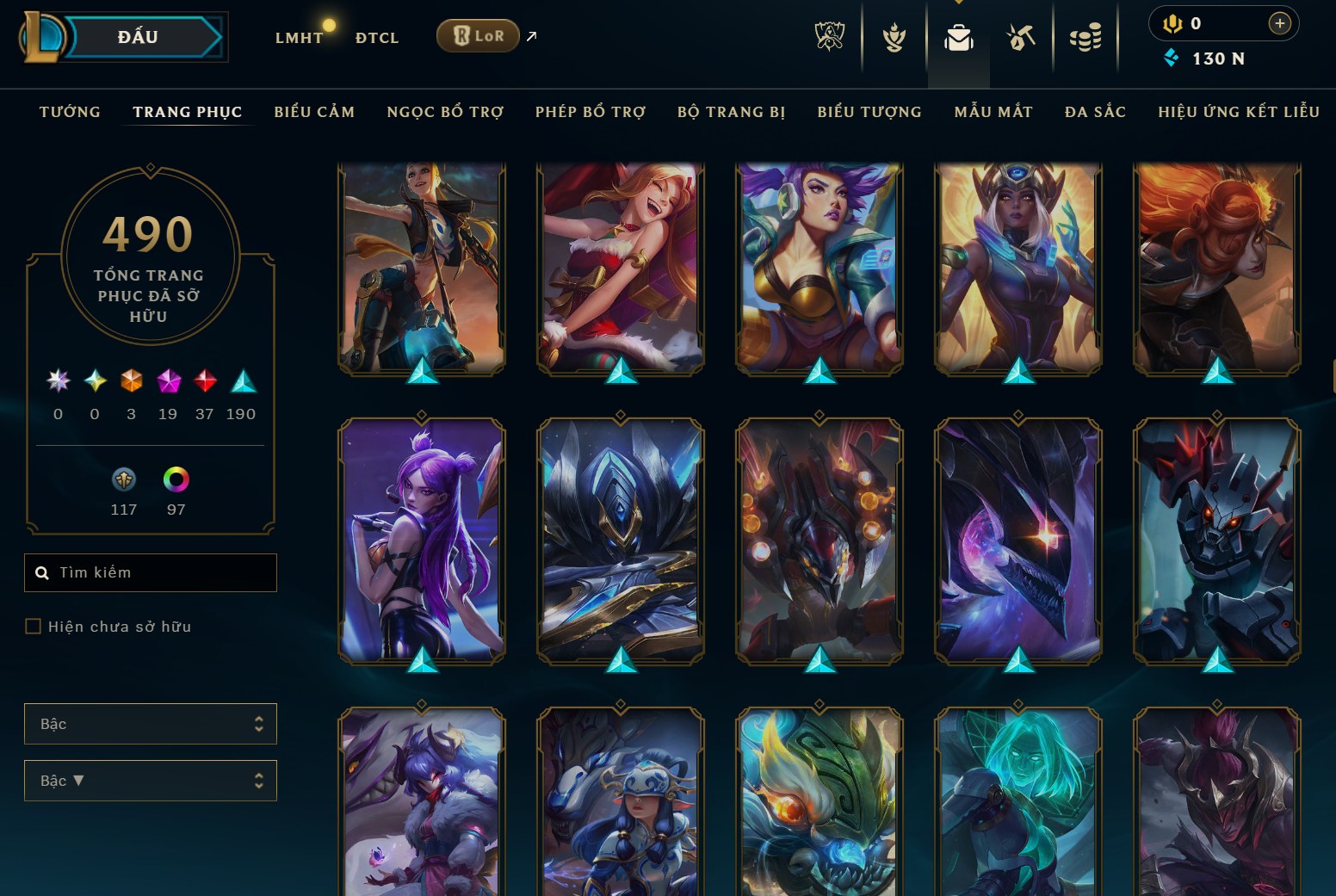Screen dimensions: 1336x896
Task: Open the 'Bậc ▼' sort dropdown
Action: coord(151,781)
